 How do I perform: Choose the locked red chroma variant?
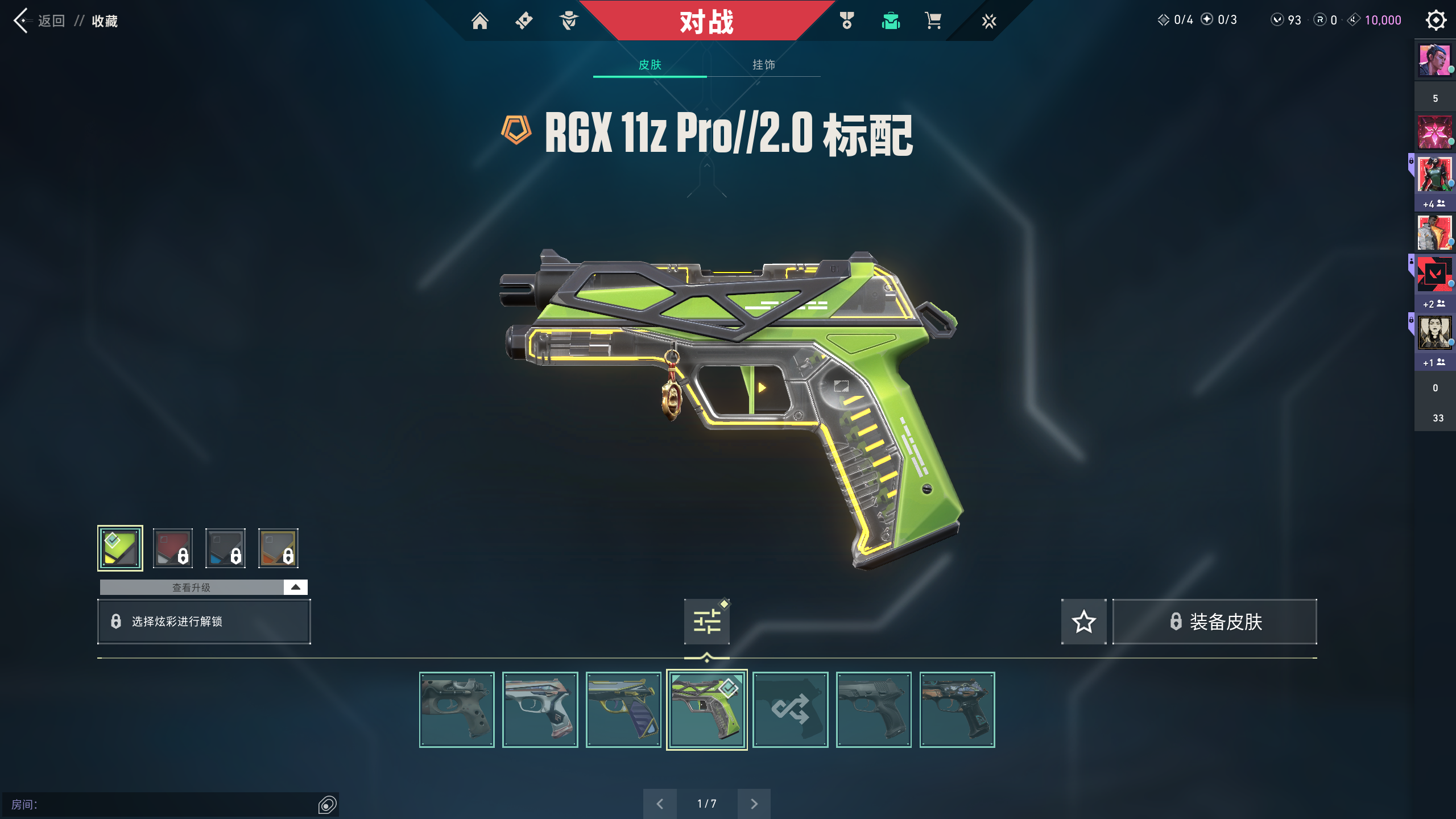[x=173, y=548]
